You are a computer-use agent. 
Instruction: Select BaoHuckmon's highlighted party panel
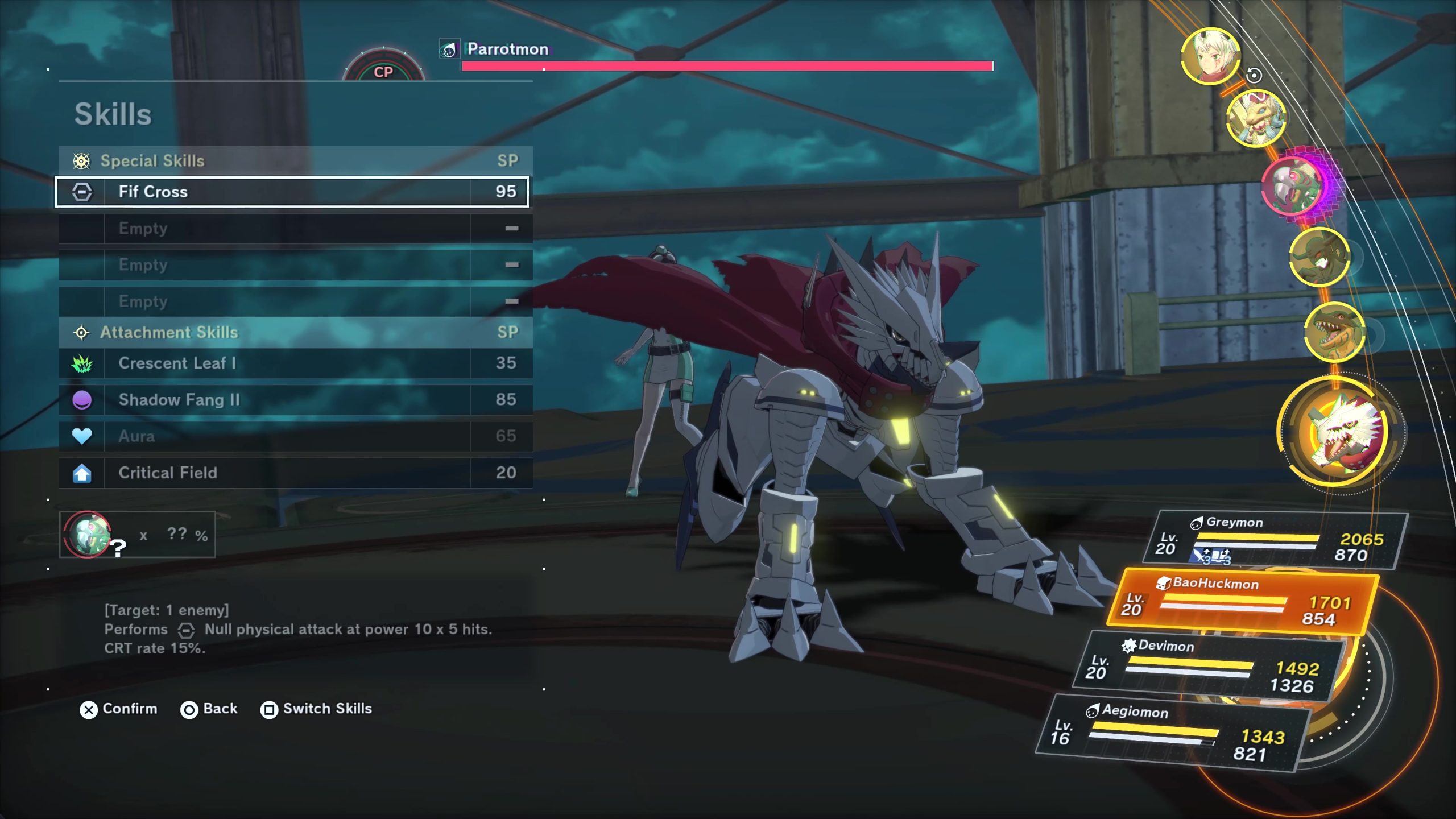1243,603
